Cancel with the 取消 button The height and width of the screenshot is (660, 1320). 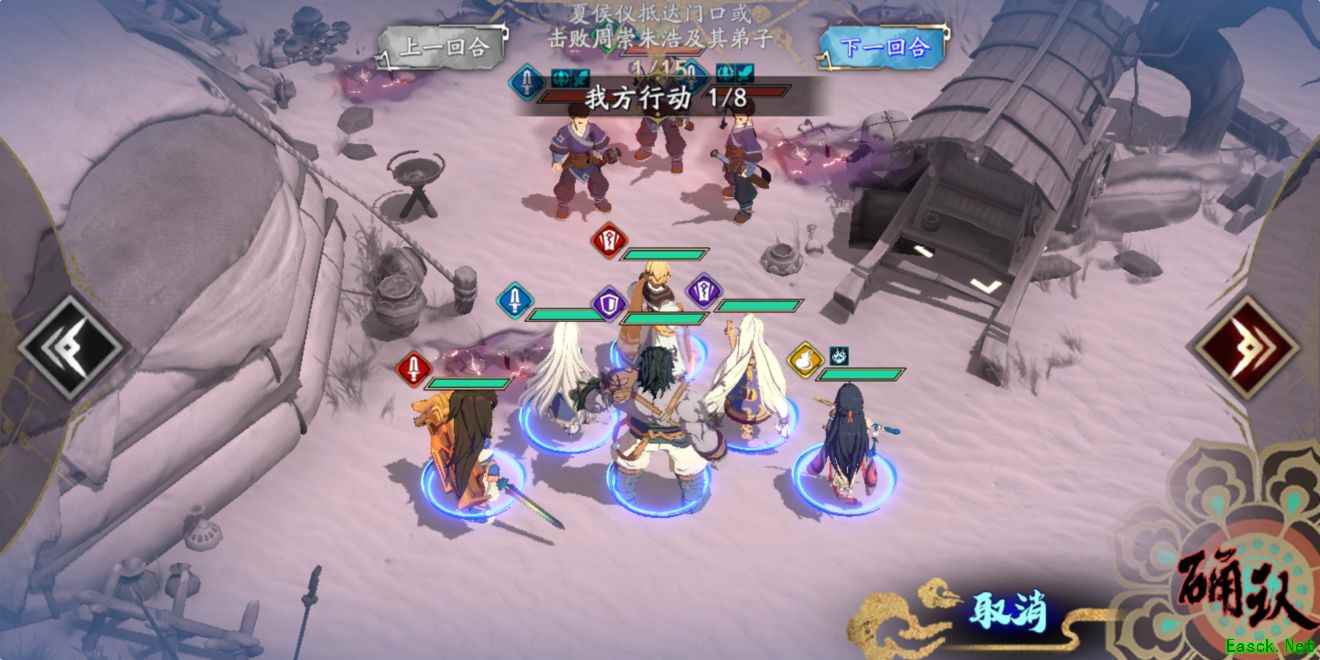1007,610
